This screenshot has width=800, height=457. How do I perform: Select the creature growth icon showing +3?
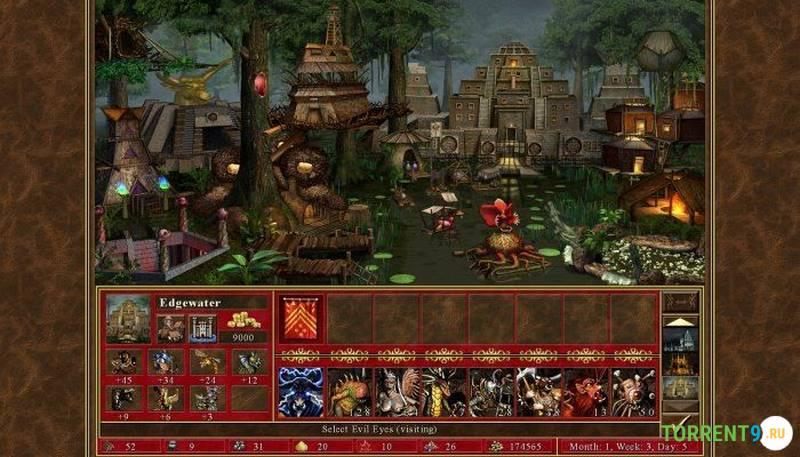tap(207, 398)
